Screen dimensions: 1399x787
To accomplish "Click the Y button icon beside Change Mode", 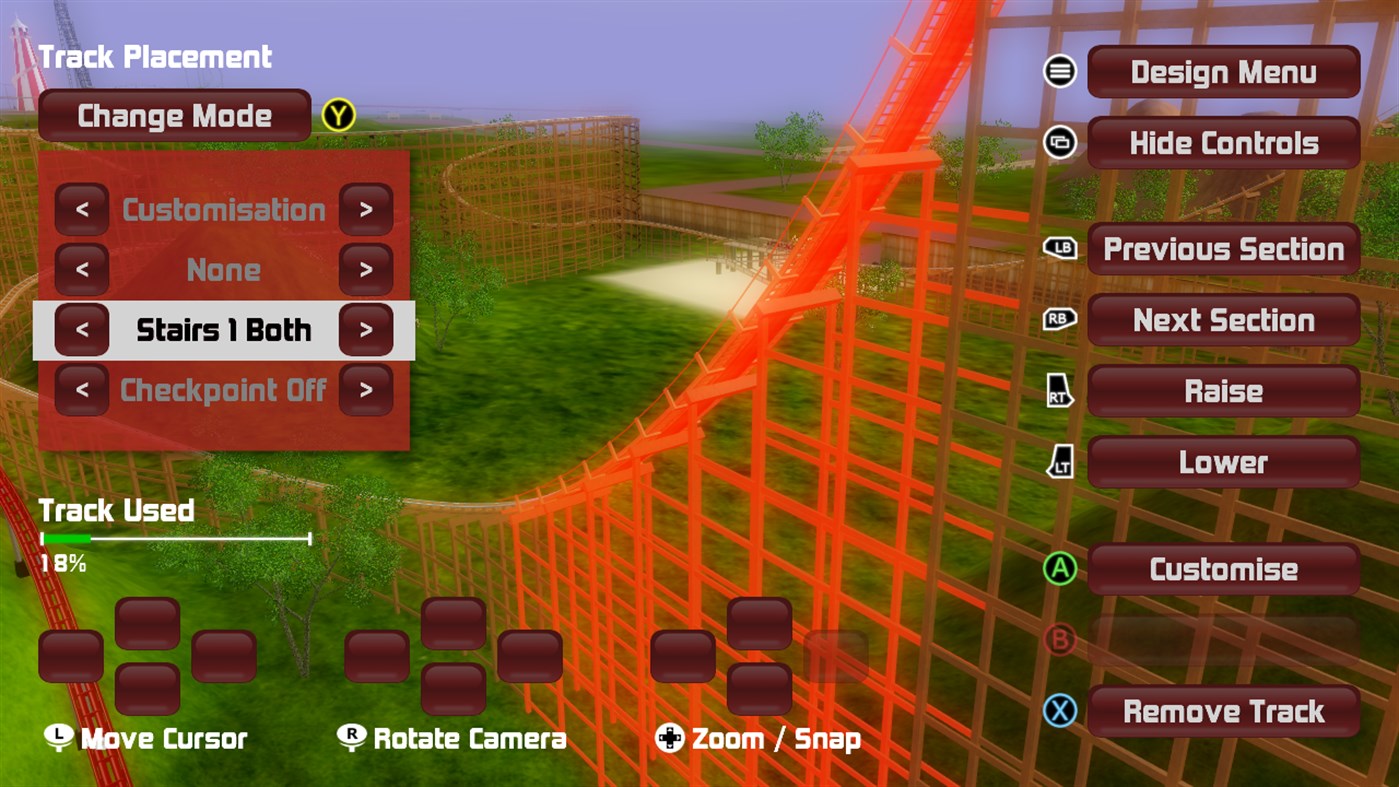I will [x=338, y=115].
